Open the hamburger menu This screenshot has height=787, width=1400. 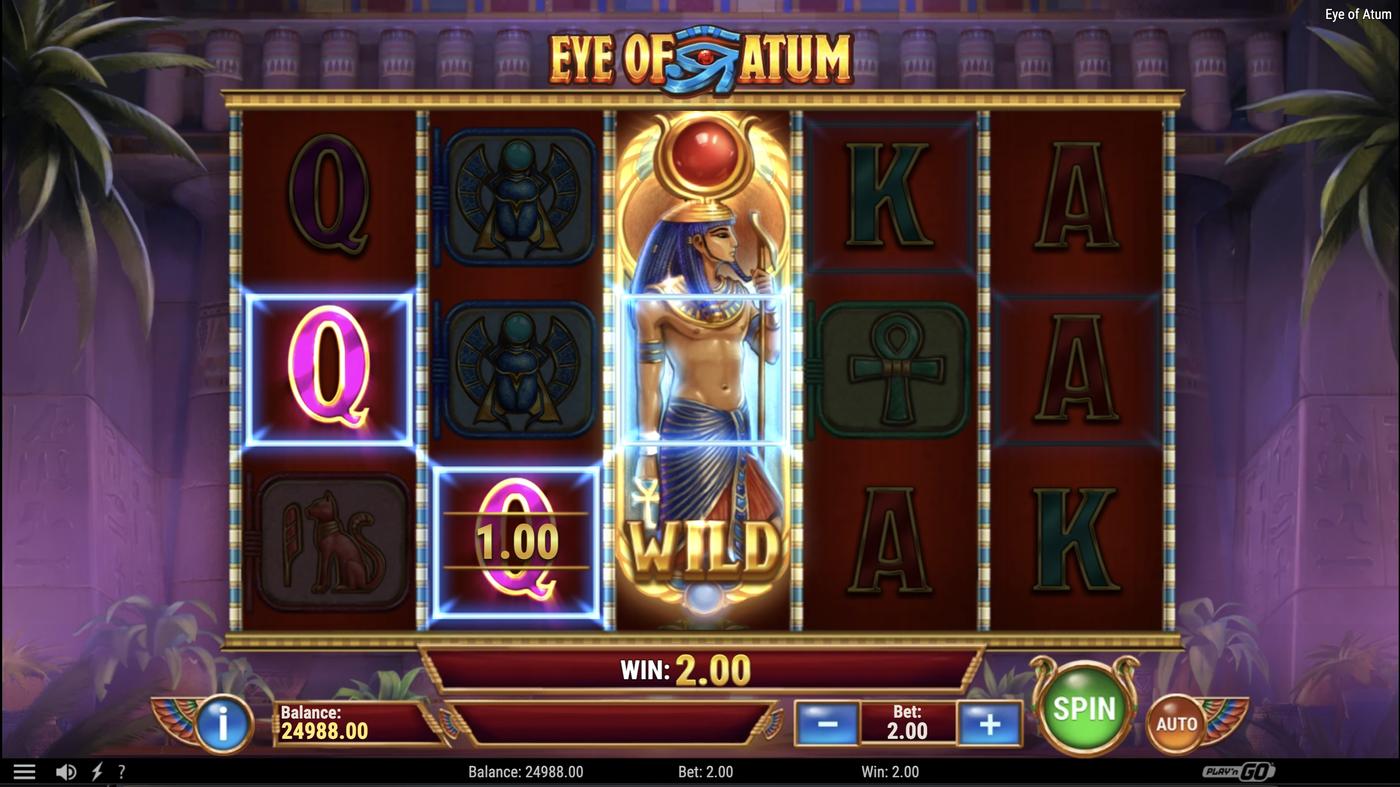(22, 770)
